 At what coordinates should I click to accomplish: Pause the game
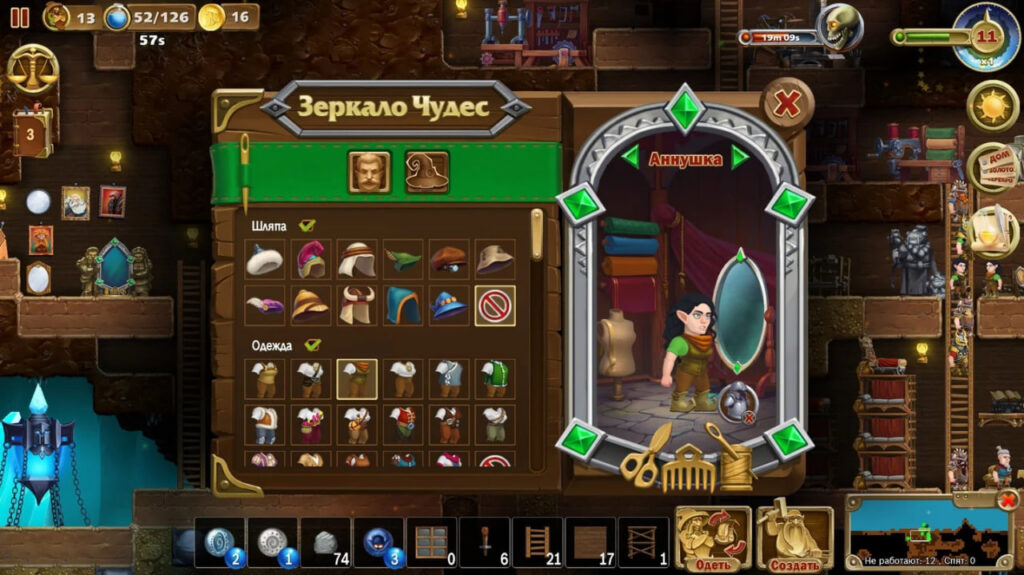(20, 17)
